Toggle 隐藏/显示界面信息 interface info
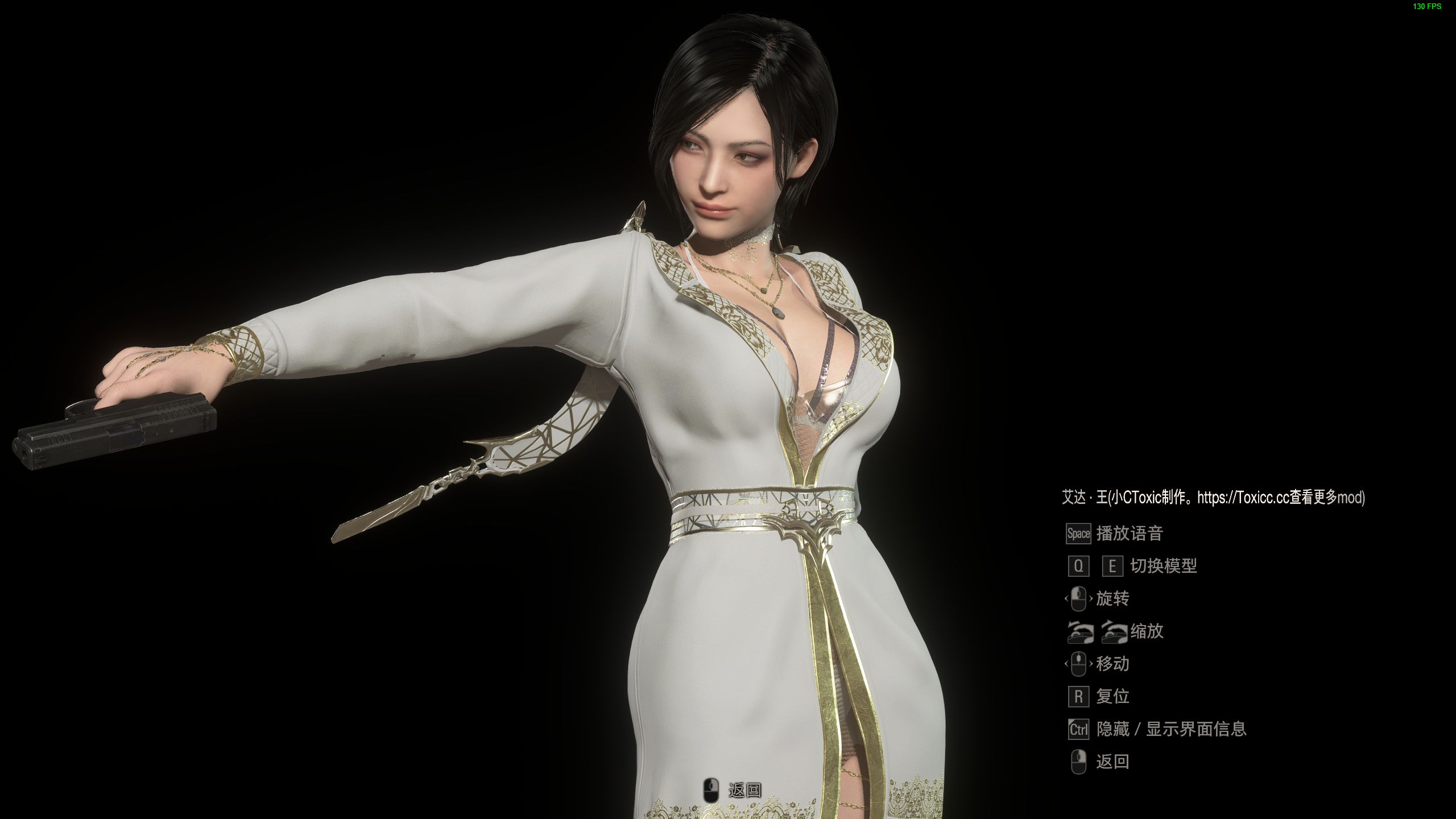1456x819 pixels. [1172, 729]
